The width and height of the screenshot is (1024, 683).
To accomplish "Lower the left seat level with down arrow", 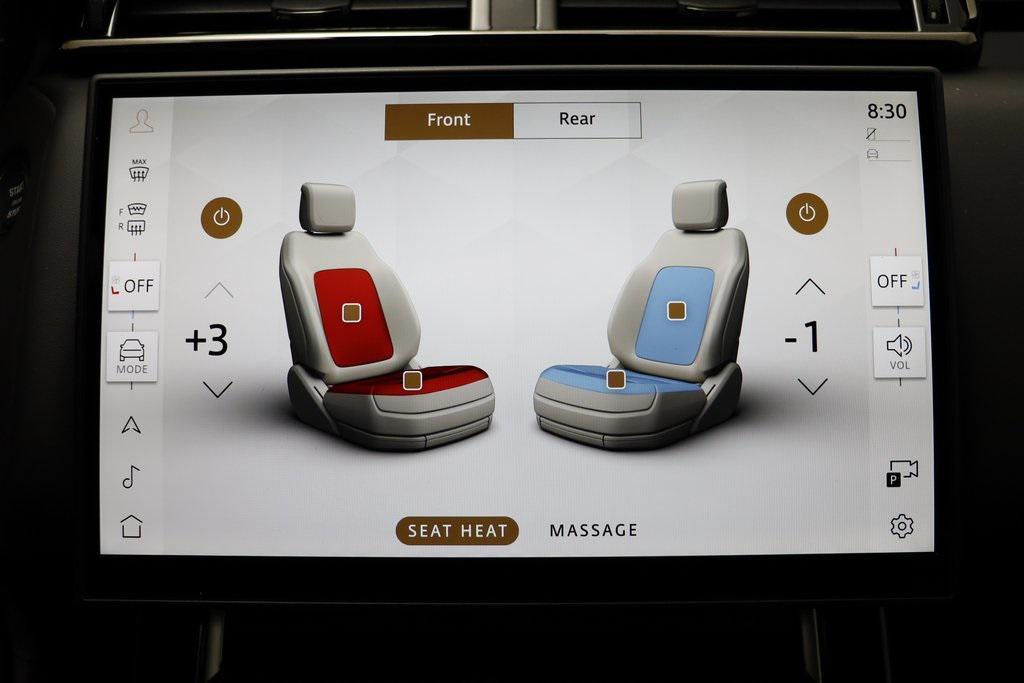I will click(218, 389).
